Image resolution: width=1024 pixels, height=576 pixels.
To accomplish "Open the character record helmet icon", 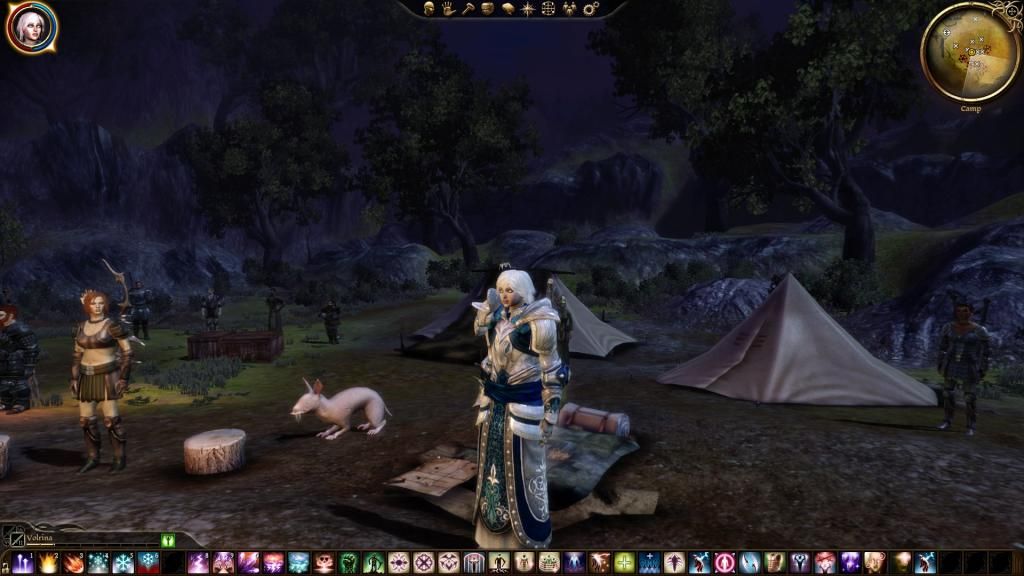I will click(429, 8).
